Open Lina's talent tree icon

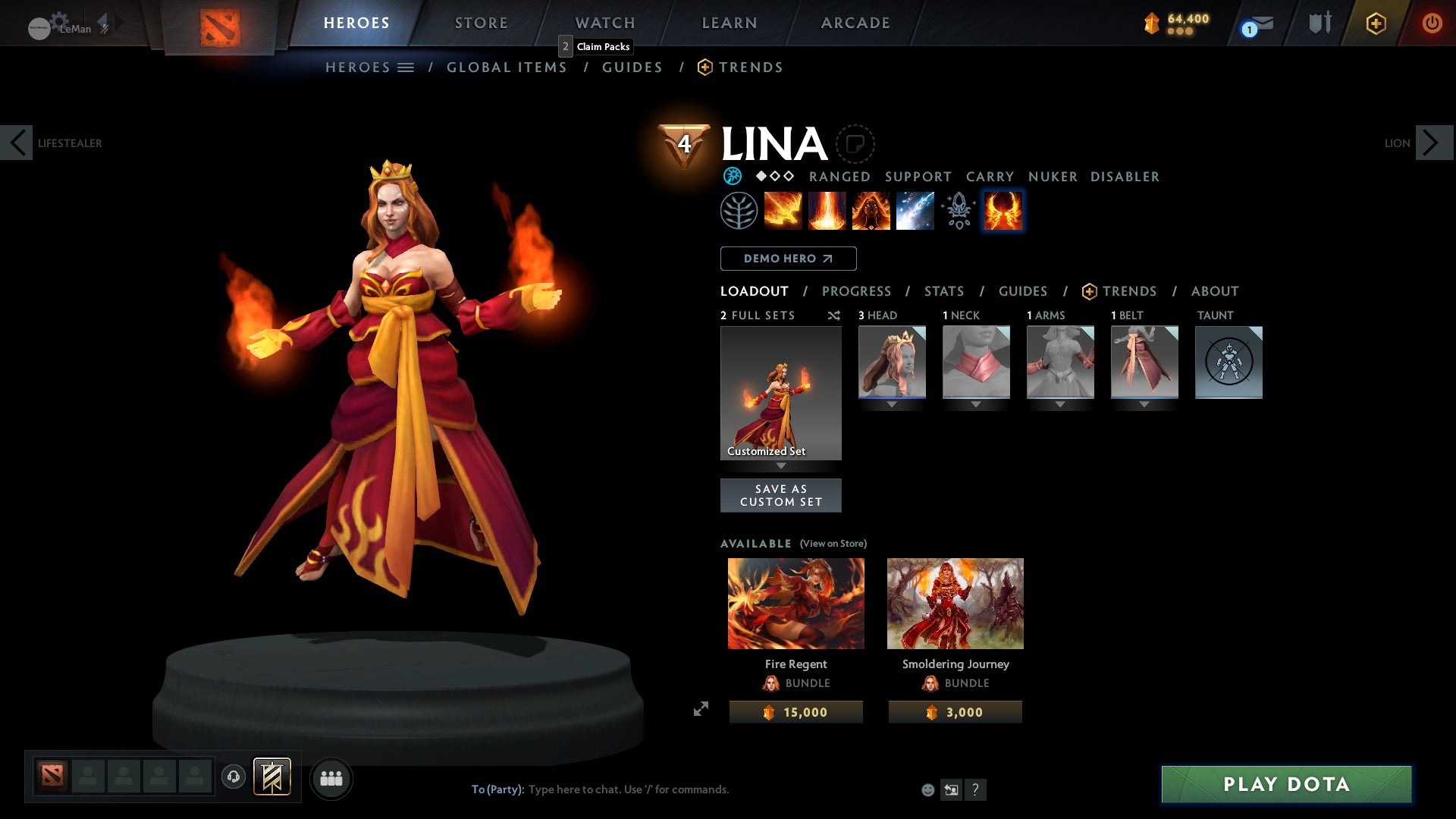[738, 210]
